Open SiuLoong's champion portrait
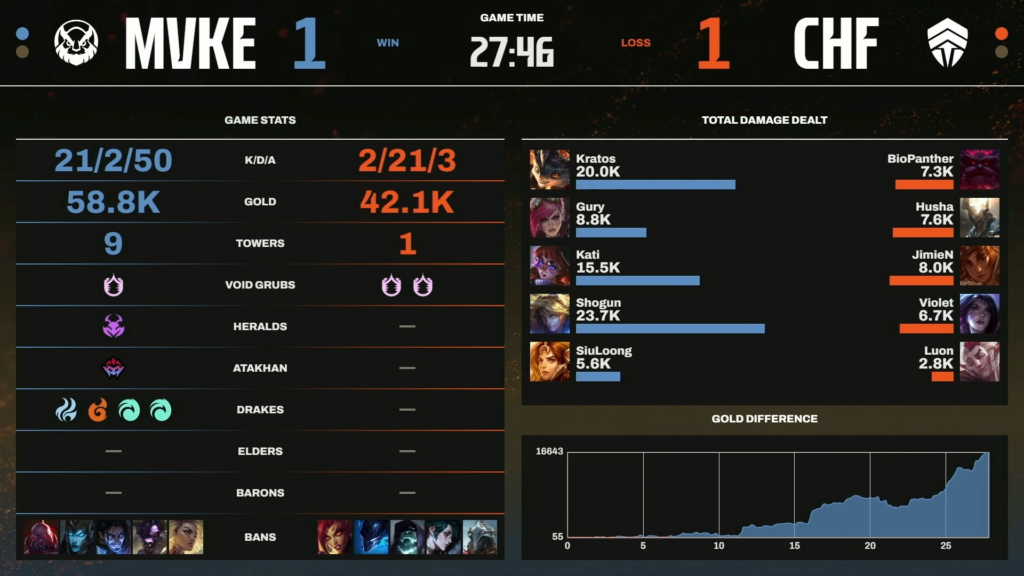Image resolution: width=1024 pixels, height=576 pixels. pos(549,361)
